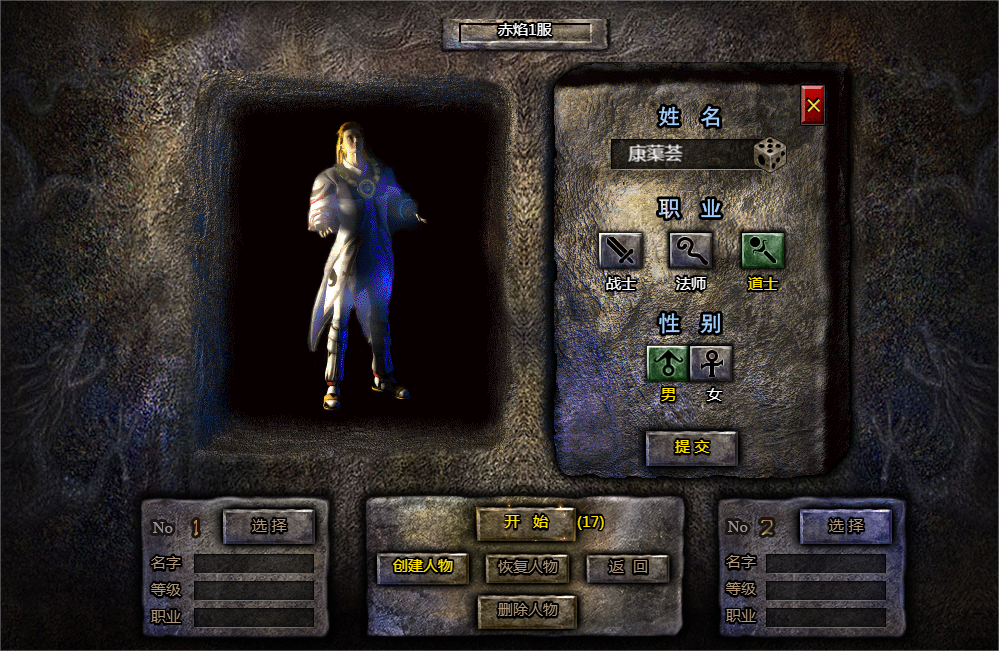Click 删除人物 delete character button

527,610
